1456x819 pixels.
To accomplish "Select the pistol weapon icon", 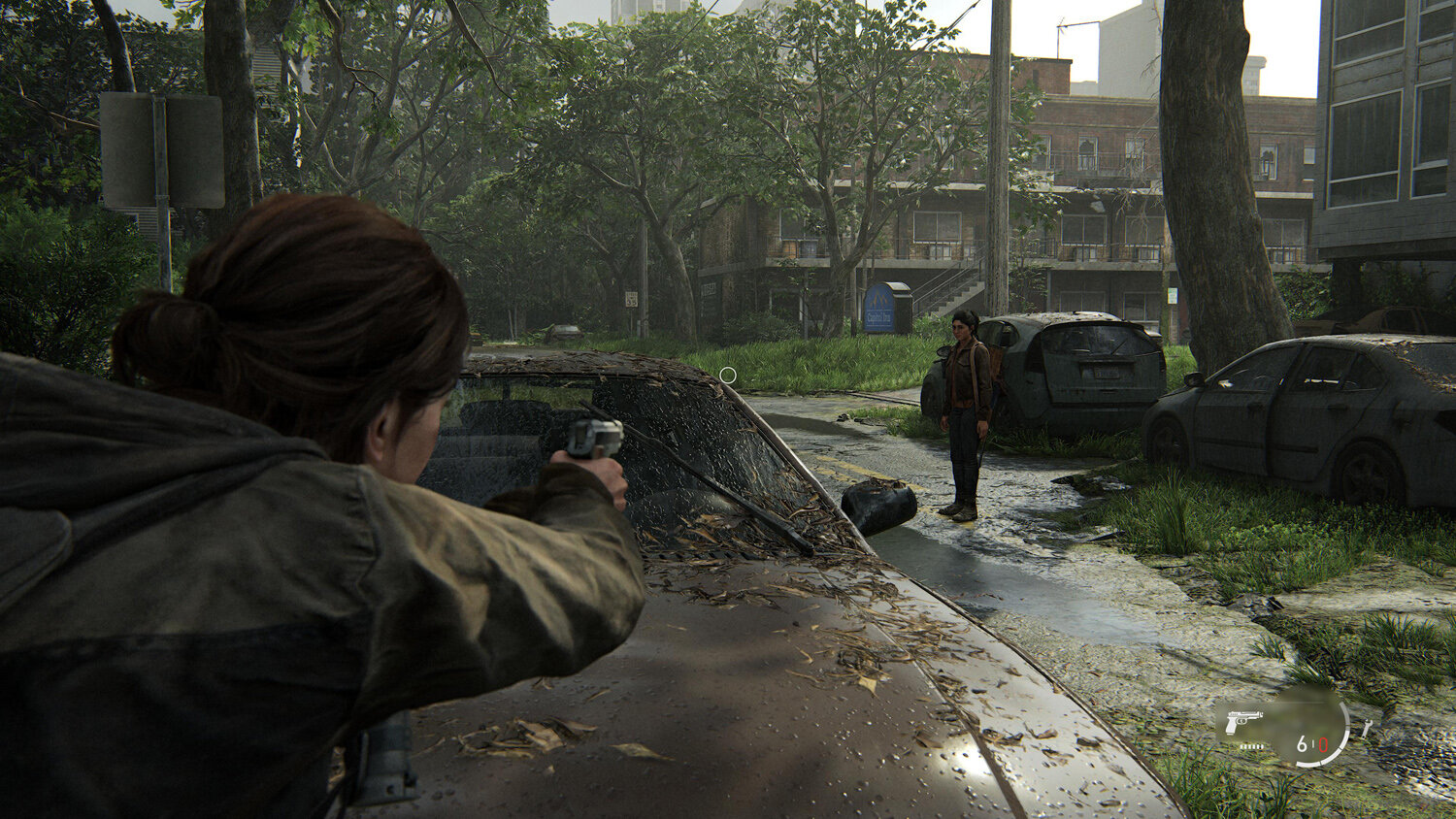I will pos(1243,722).
